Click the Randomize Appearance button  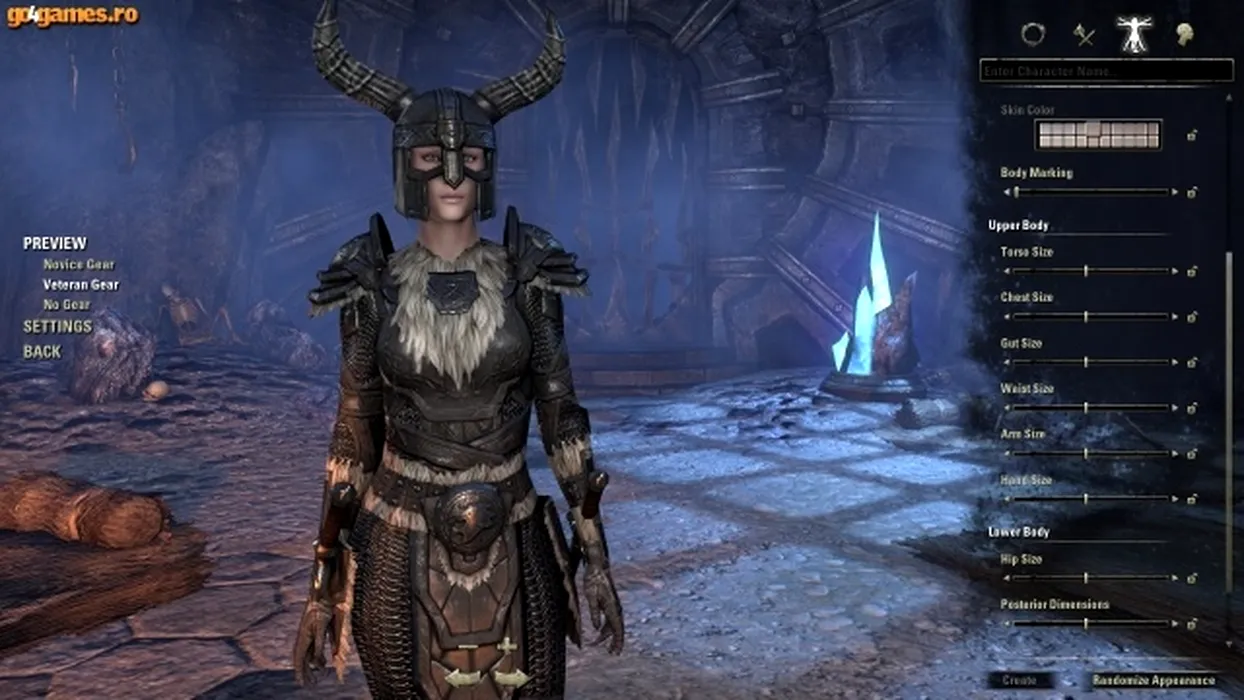(x=1153, y=681)
